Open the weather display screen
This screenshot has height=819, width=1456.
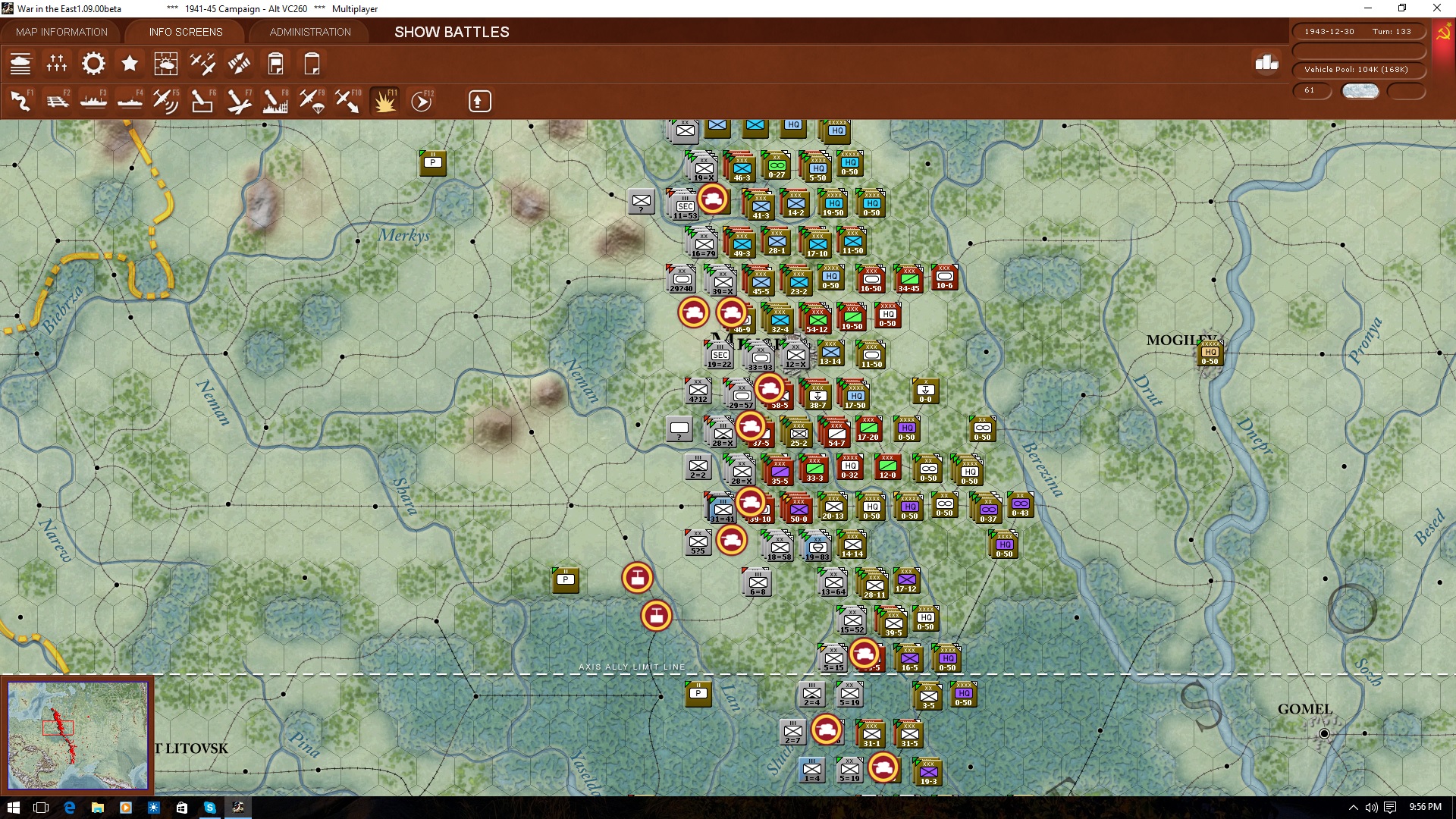(166, 63)
